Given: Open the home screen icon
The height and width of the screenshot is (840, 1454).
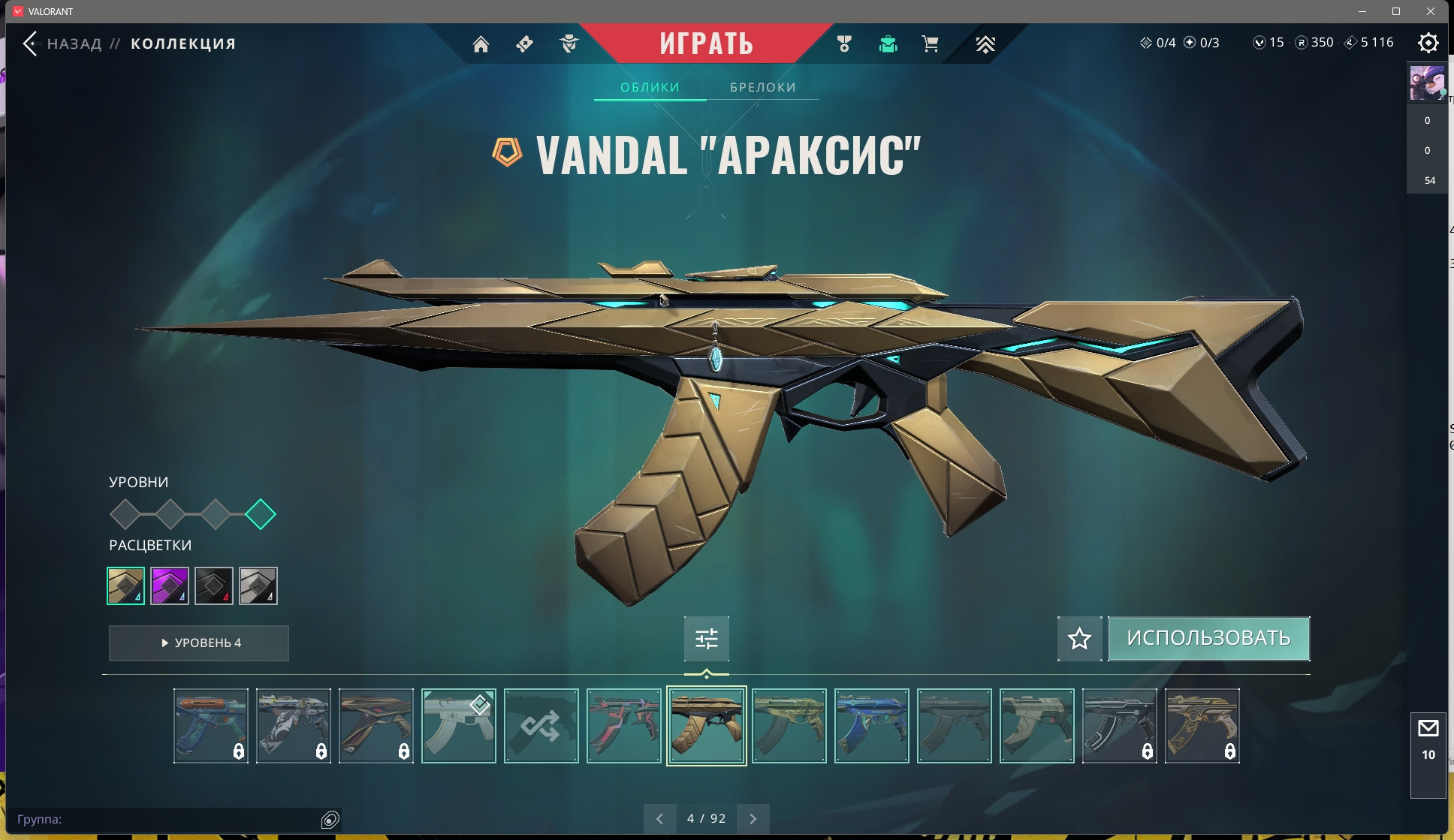Looking at the screenshot, I should tap(481, 44).
